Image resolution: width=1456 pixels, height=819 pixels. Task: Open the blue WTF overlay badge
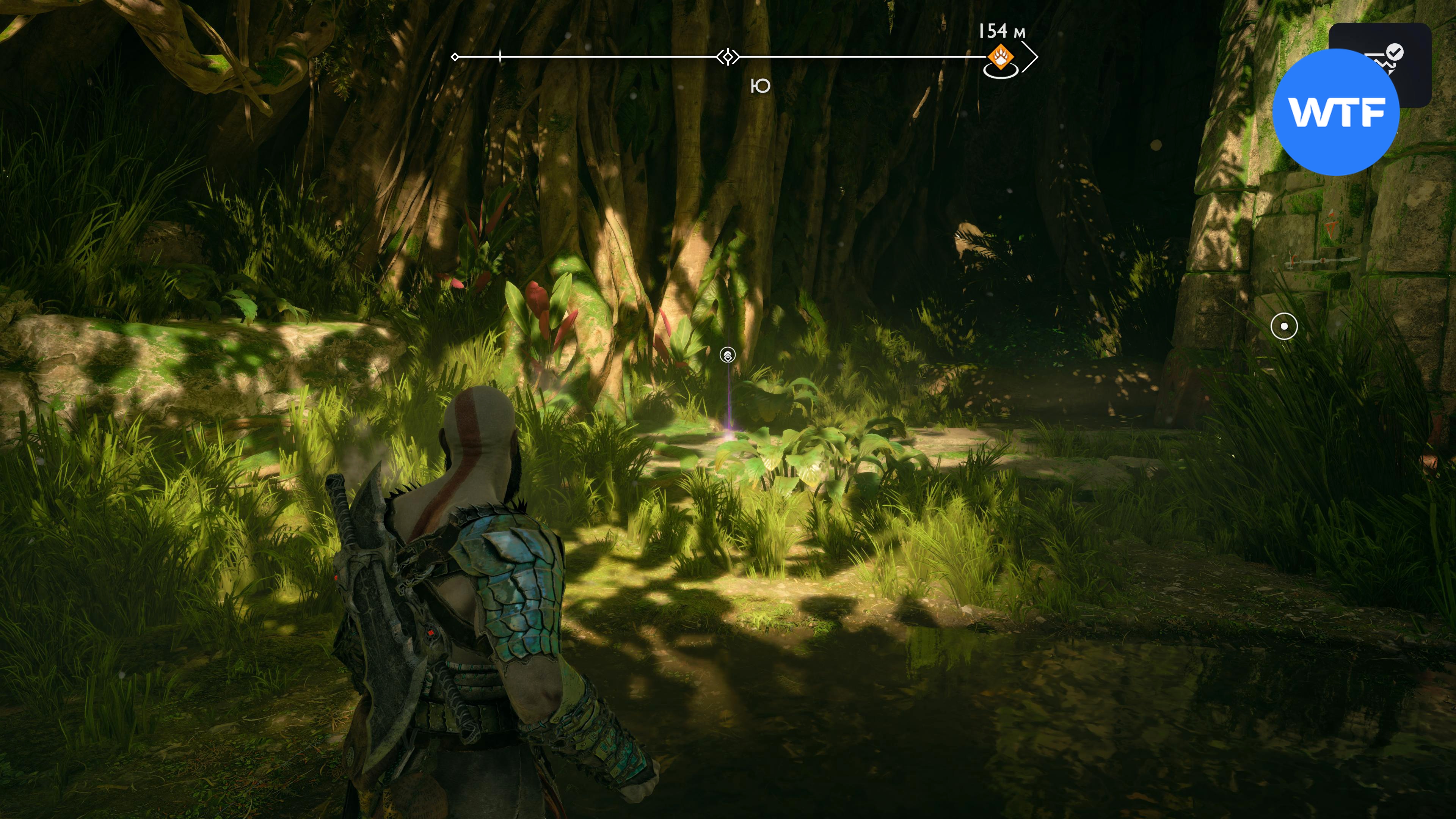click(x=1336, y=112)
